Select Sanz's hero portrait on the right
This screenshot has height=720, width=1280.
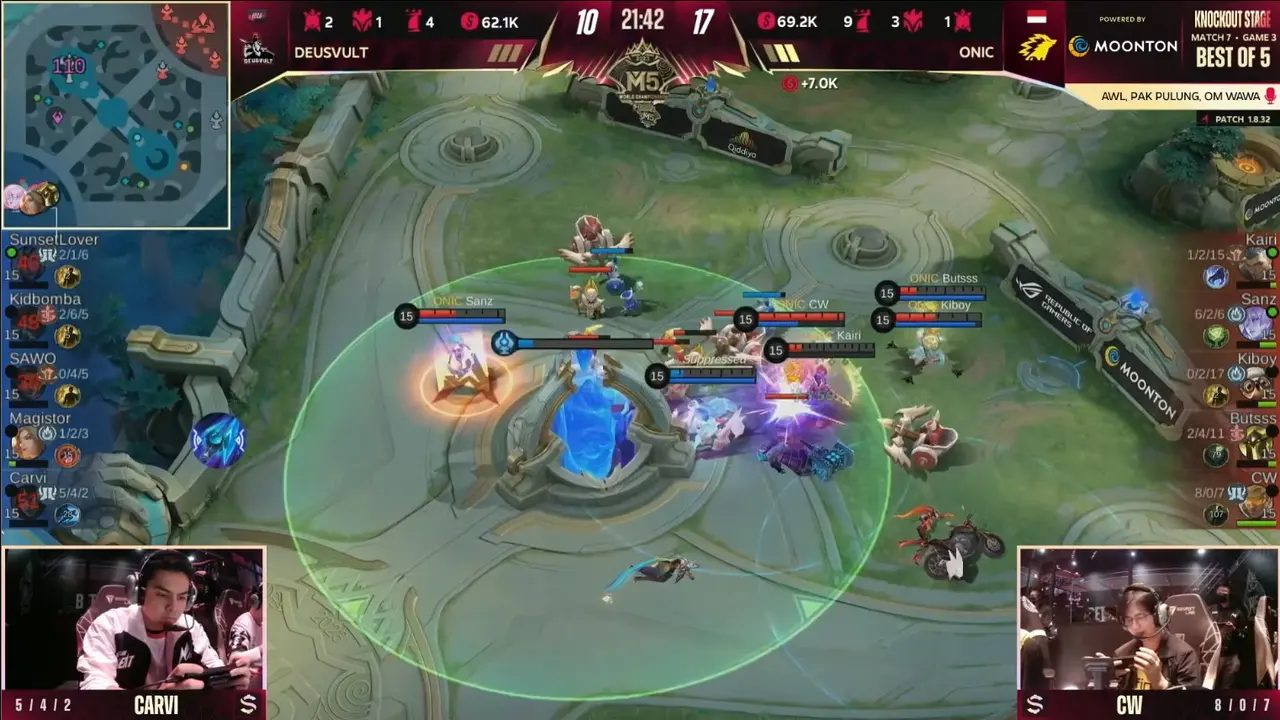point(1258,320)
